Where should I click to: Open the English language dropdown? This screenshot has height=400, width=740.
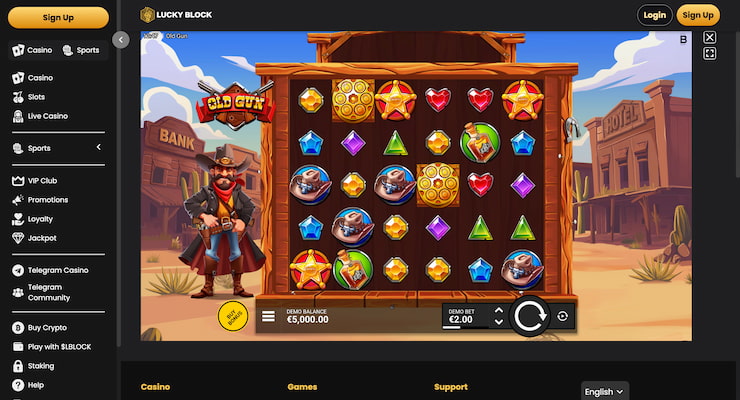(605, 391)
